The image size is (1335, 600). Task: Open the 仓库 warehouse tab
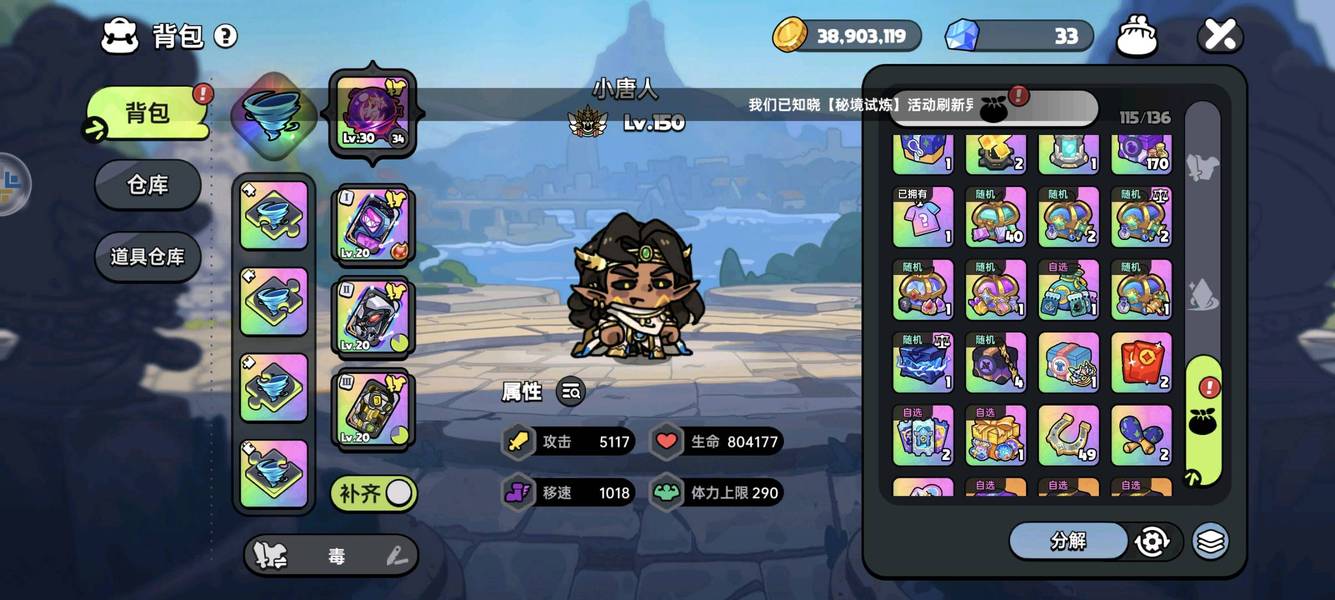[x=148, y=185]
